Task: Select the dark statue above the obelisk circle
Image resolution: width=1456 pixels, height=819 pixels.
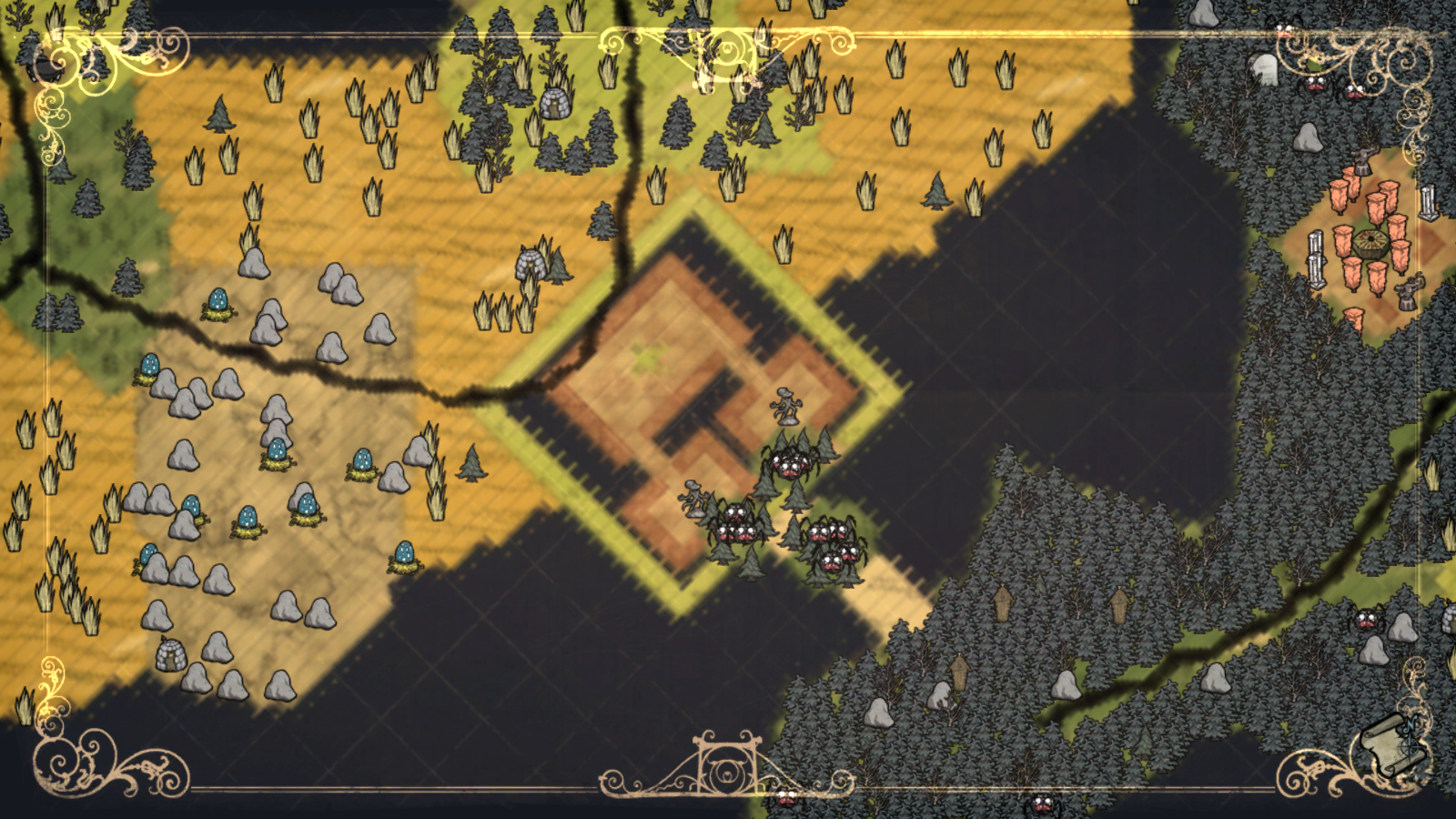Action: [x=1363, y=157]
